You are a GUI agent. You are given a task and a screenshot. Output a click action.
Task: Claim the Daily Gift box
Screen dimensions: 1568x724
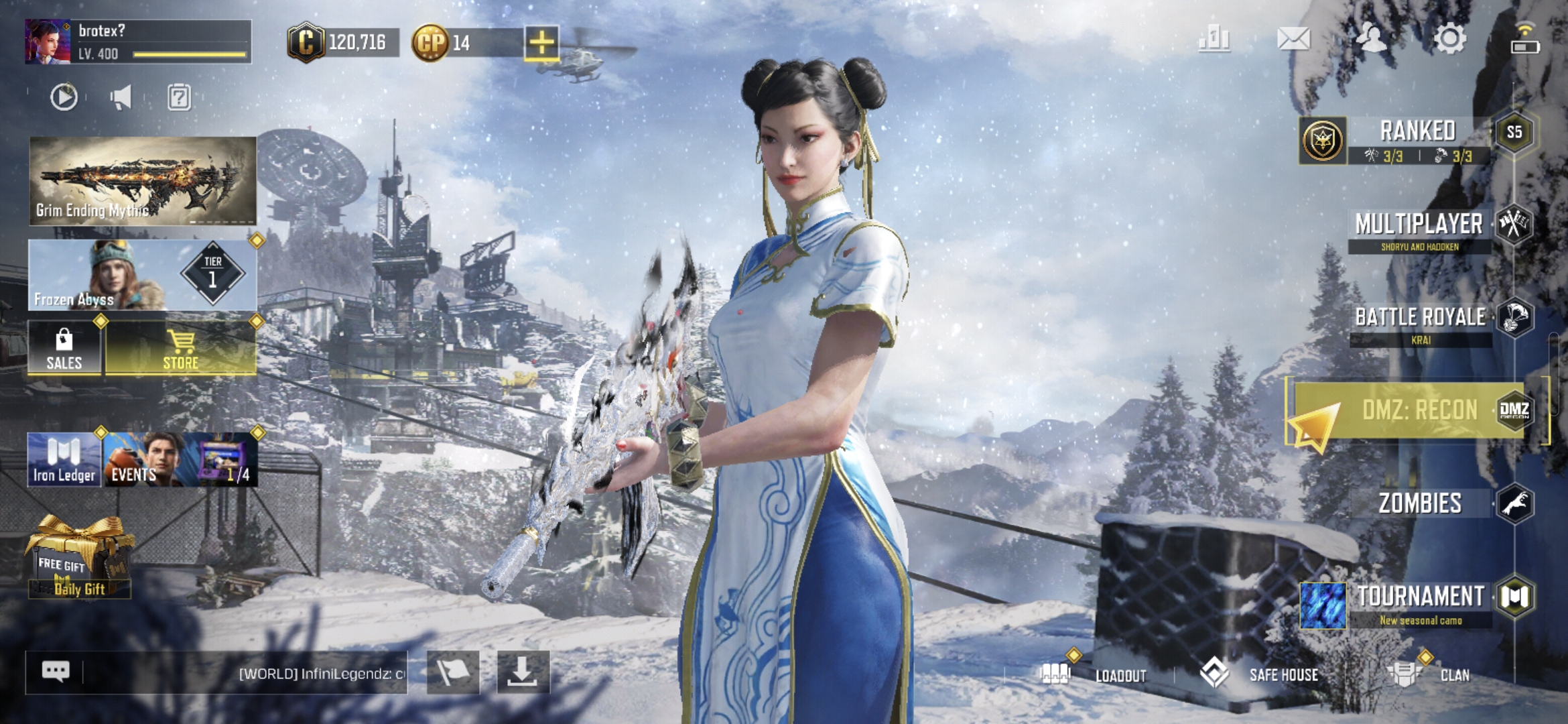79,558
